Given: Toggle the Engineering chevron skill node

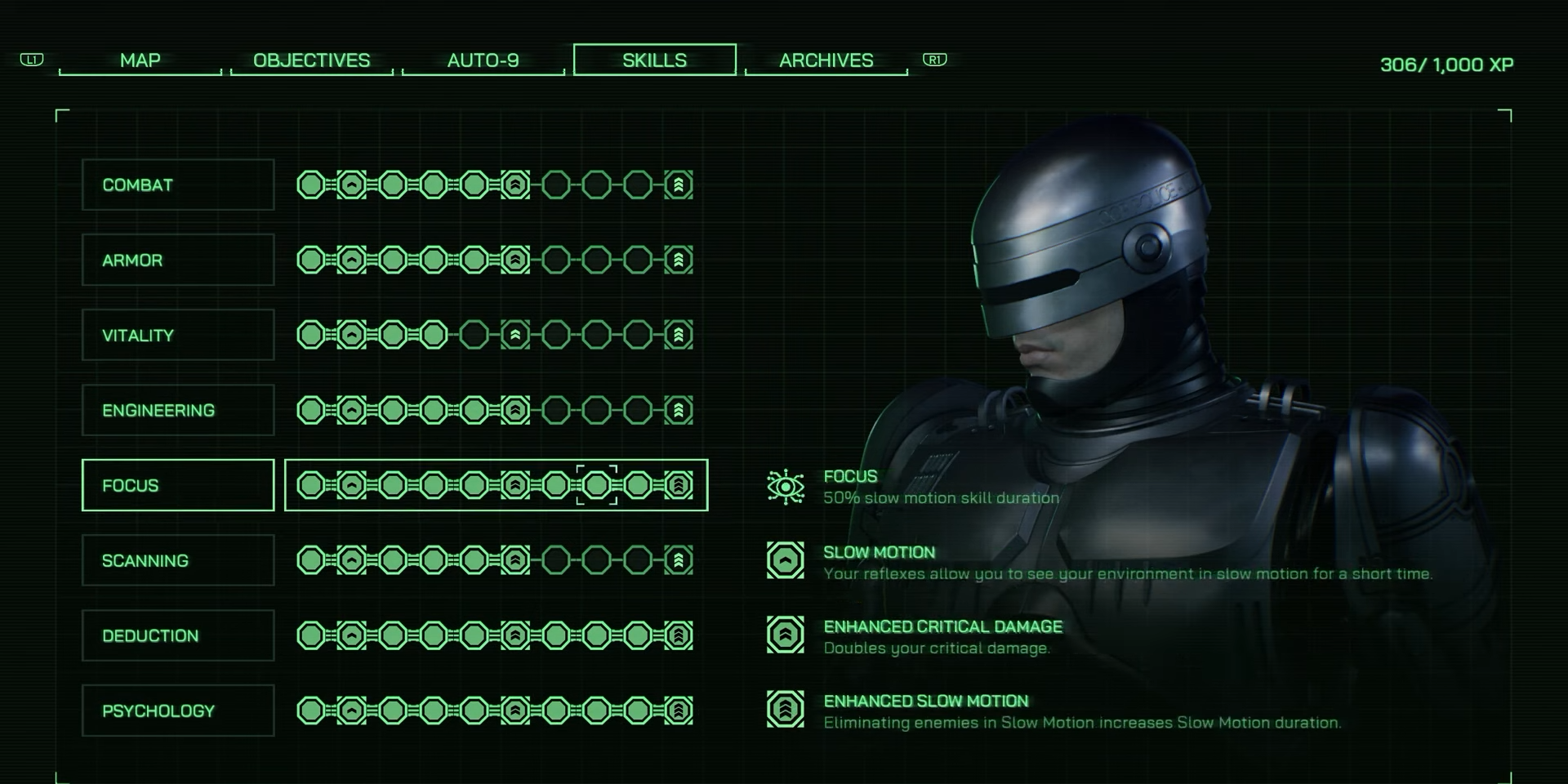Looking at the screenshot, I should pyautogui.click(x=515, y=410).
